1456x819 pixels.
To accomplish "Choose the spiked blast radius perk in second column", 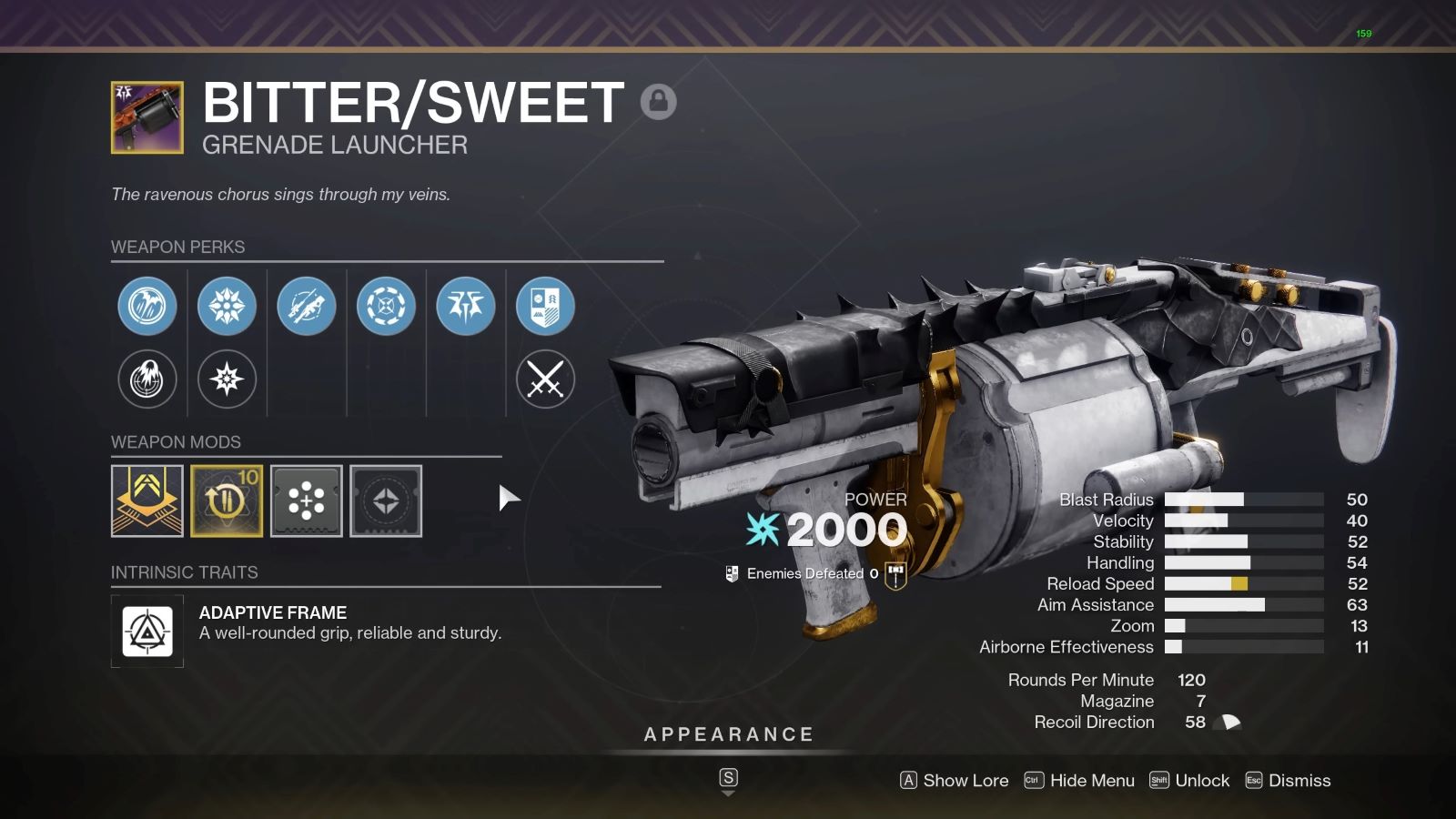I will tap(227, 307).
